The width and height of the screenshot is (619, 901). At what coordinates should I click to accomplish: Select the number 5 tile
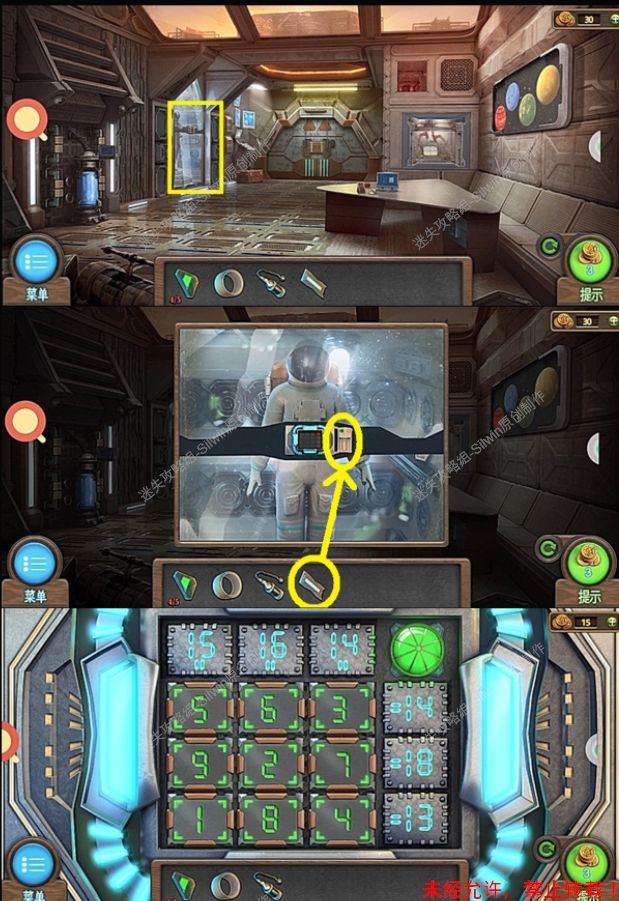pos(198,709)
